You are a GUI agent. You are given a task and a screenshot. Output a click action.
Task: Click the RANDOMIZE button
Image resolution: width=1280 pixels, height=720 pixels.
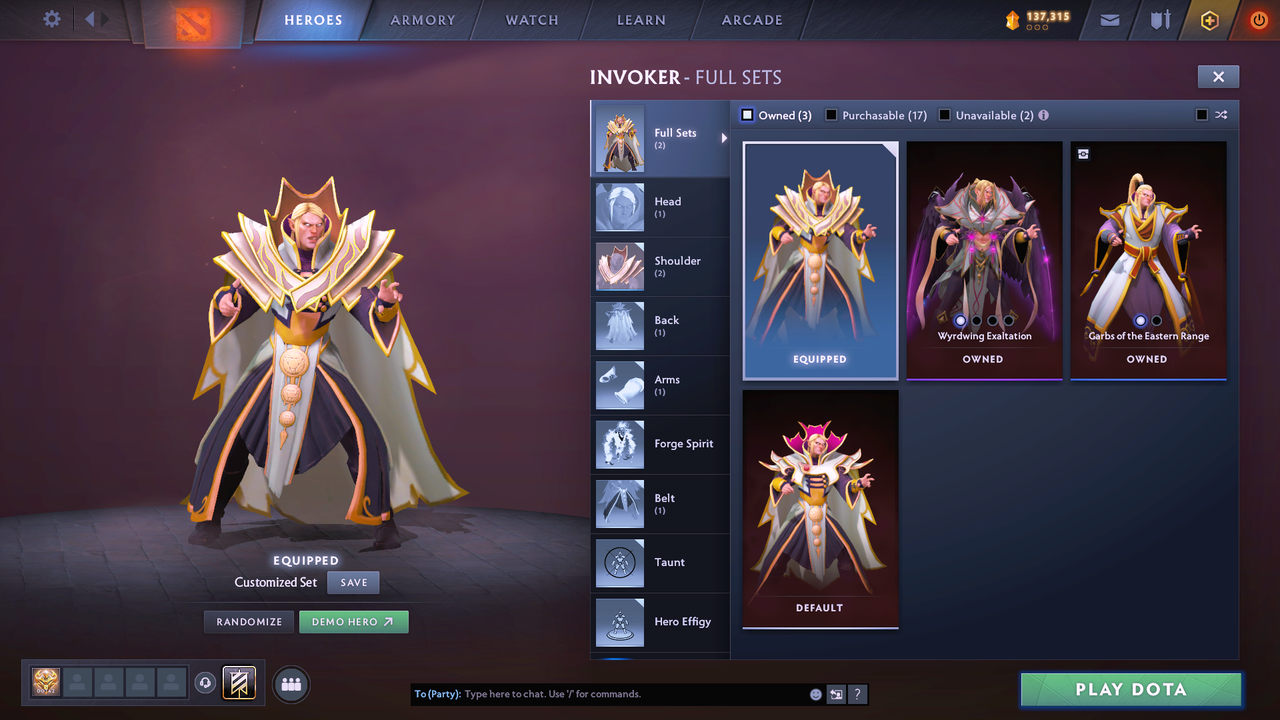(248, 621)
